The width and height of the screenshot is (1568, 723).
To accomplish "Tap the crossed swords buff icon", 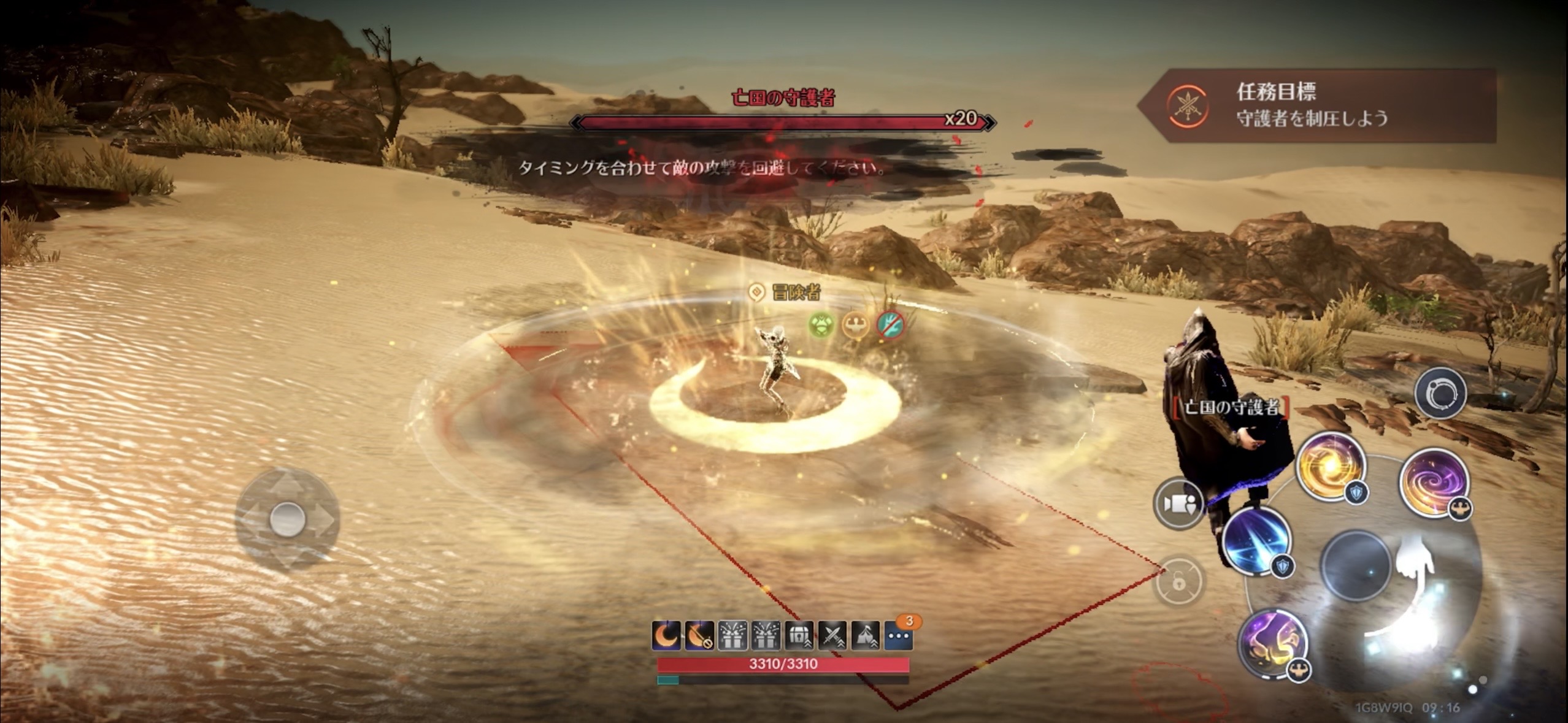I will tap(832, 636).
